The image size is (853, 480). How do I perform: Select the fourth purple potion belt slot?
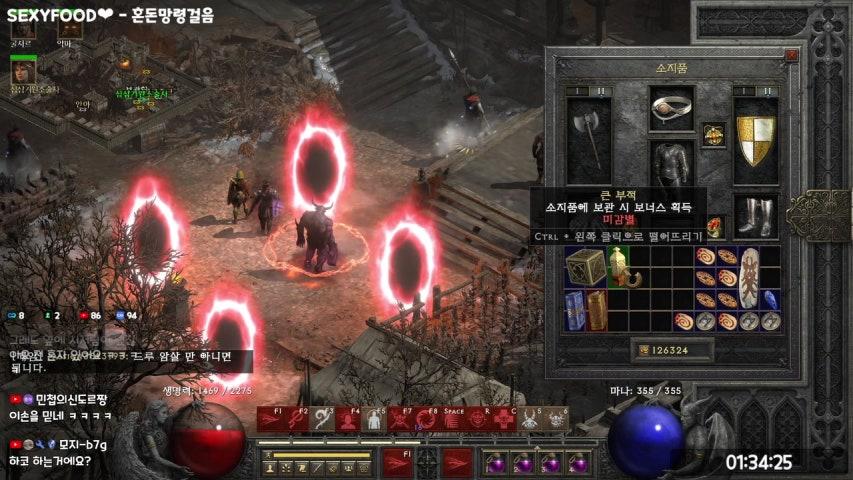click(x=577, y=463)
